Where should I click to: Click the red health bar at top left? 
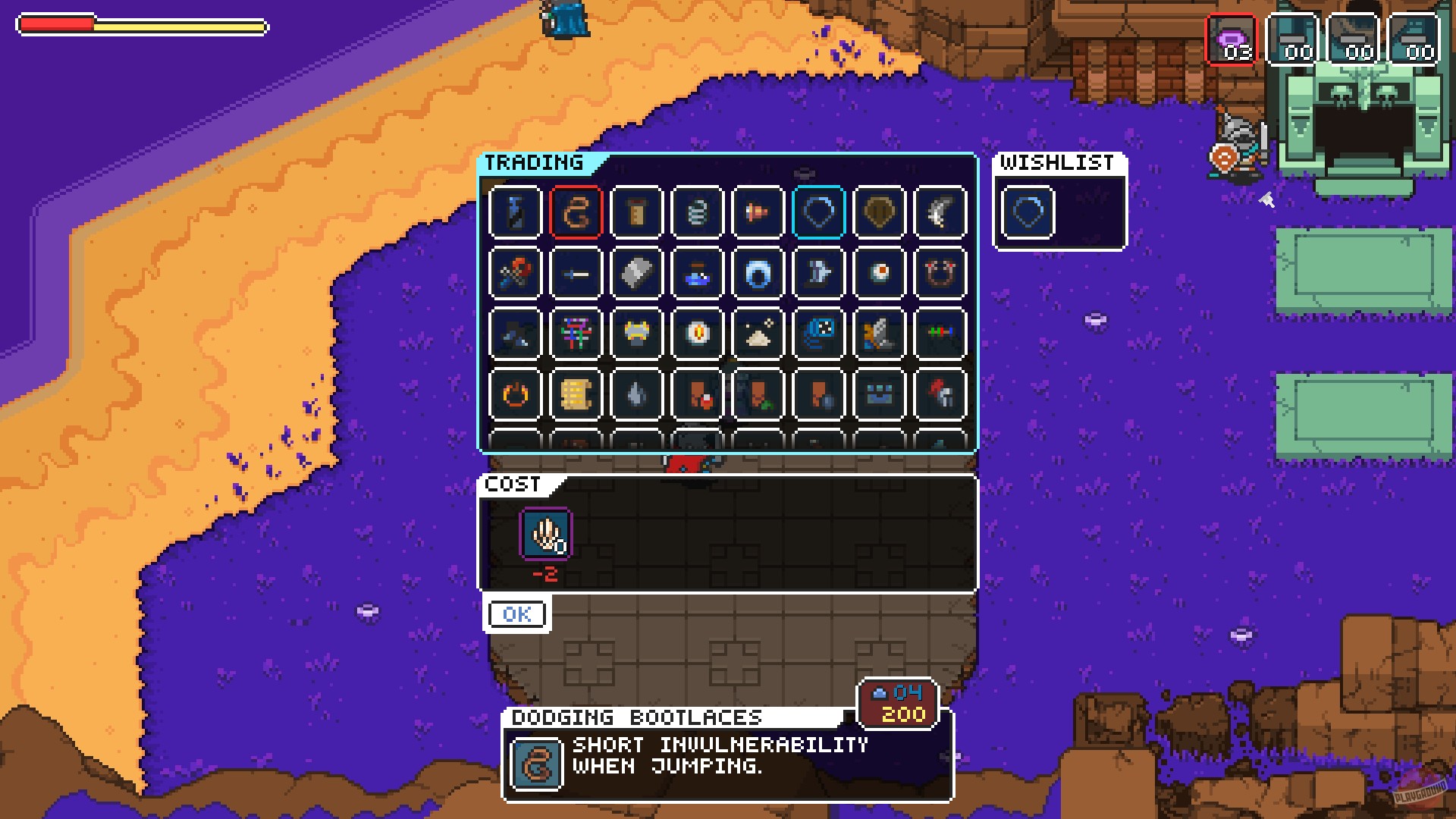pyautogui.click(x=57, y=25)
